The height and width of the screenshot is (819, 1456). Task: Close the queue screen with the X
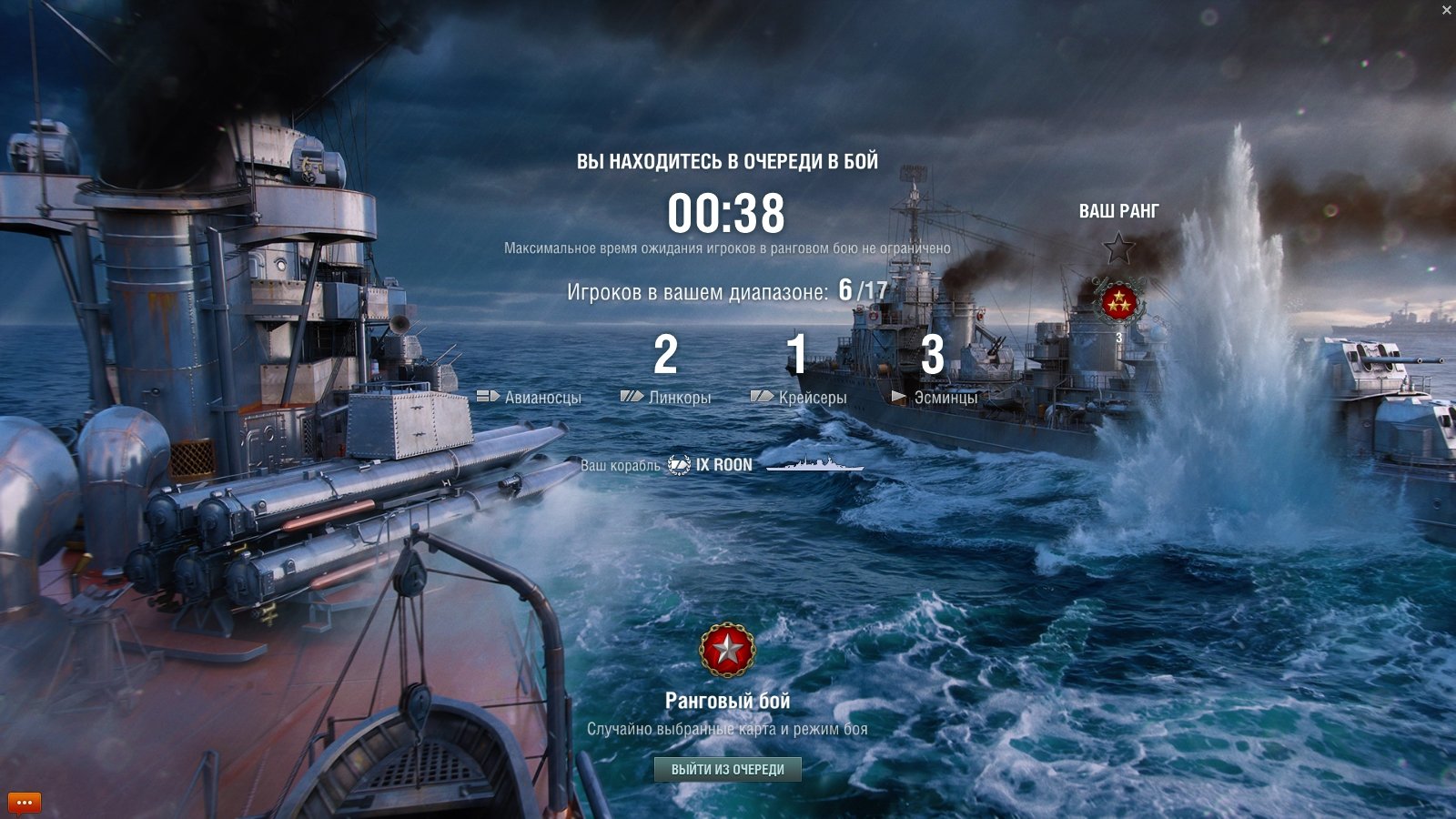tap(1446, 10)
